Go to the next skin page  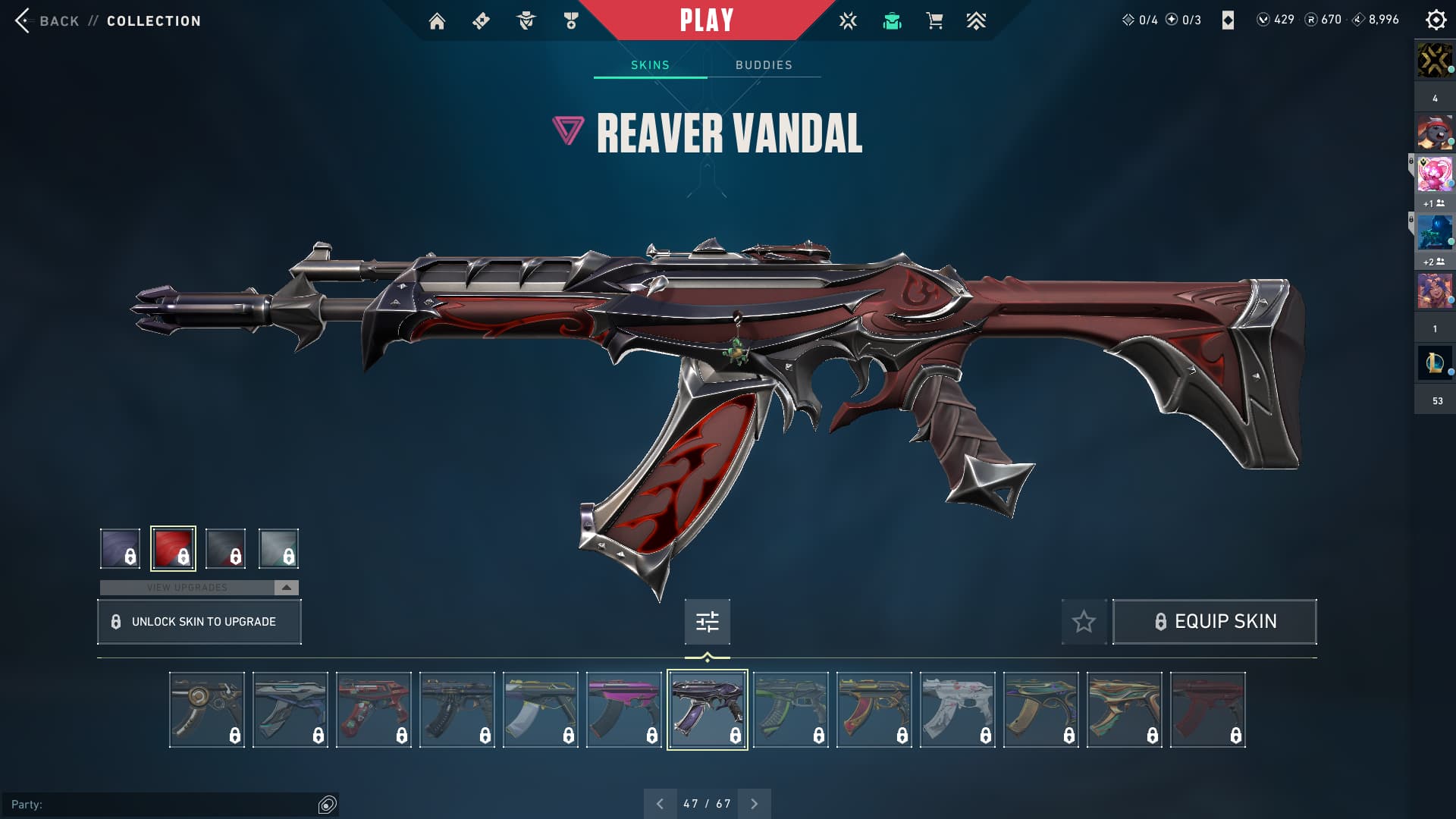[754, 804]
